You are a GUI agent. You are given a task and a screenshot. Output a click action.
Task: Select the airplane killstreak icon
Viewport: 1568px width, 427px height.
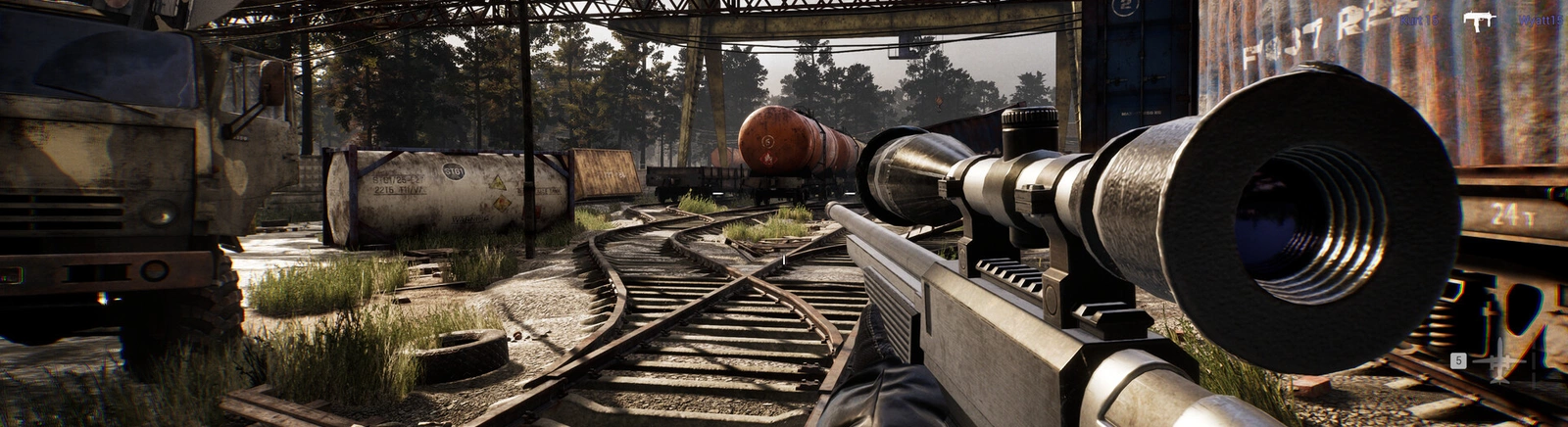pyautogui.click(x=1500, y=362)
